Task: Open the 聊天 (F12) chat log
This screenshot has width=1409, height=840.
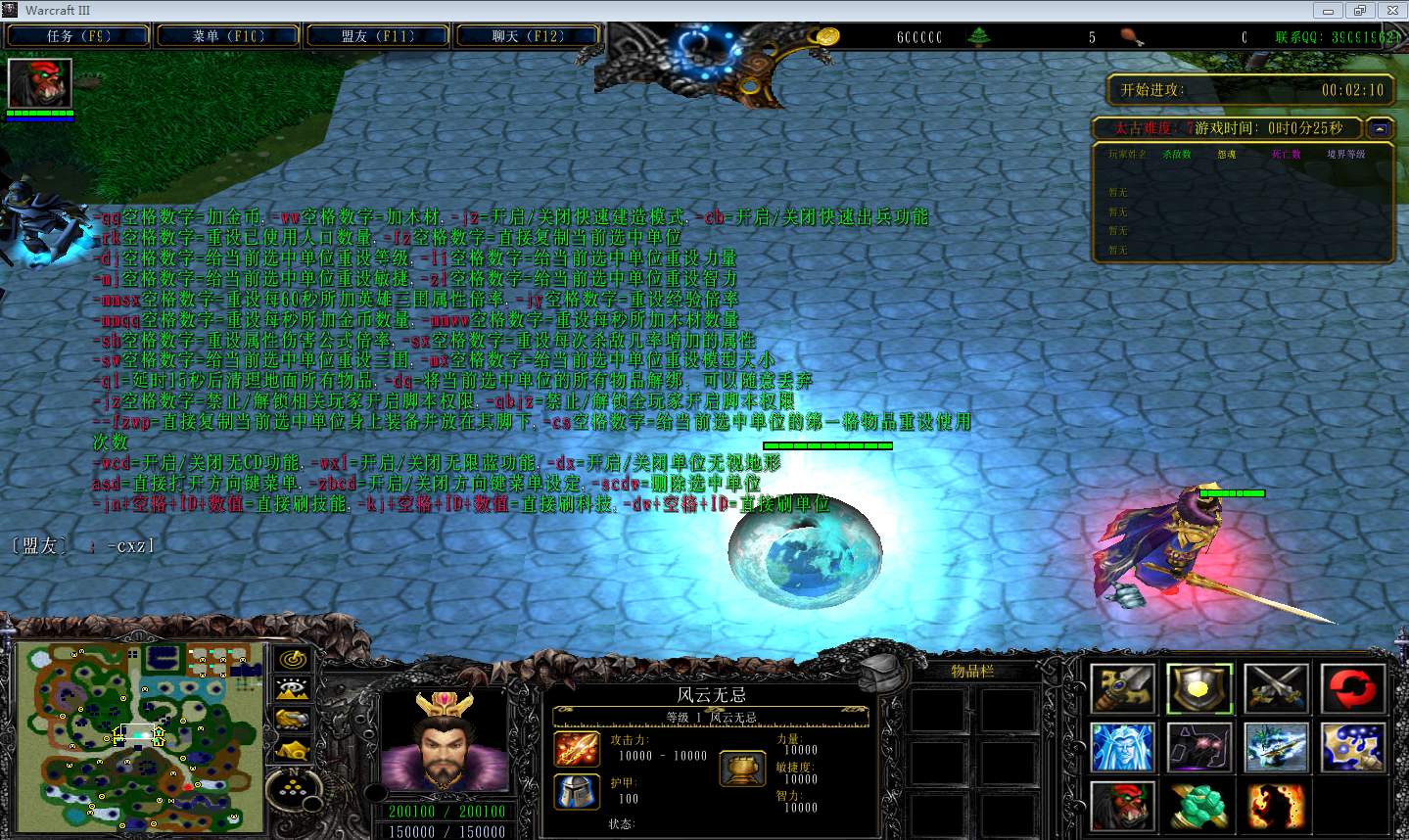Action: click(528, 36)
